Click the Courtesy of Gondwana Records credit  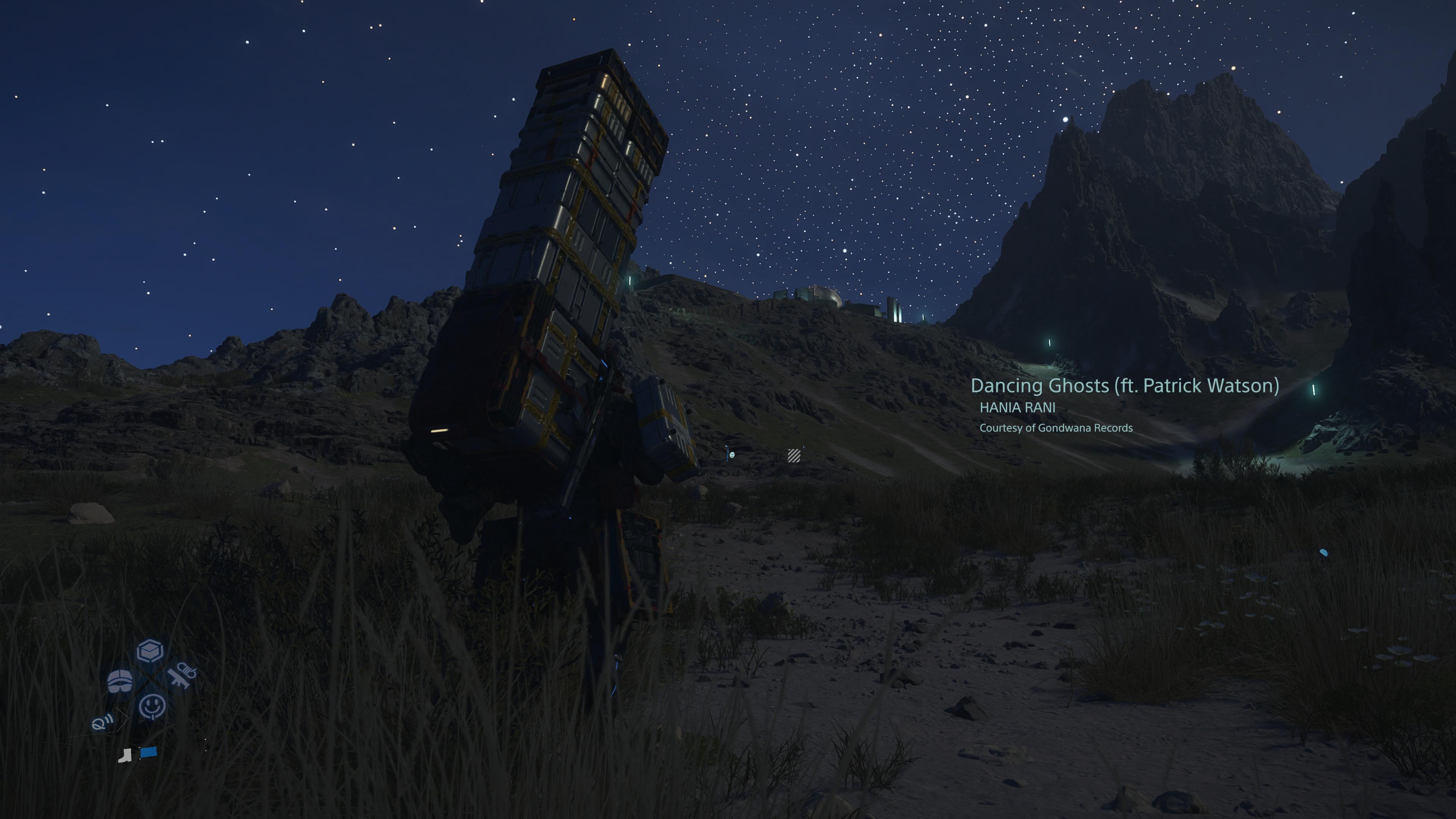point(1057,428)
